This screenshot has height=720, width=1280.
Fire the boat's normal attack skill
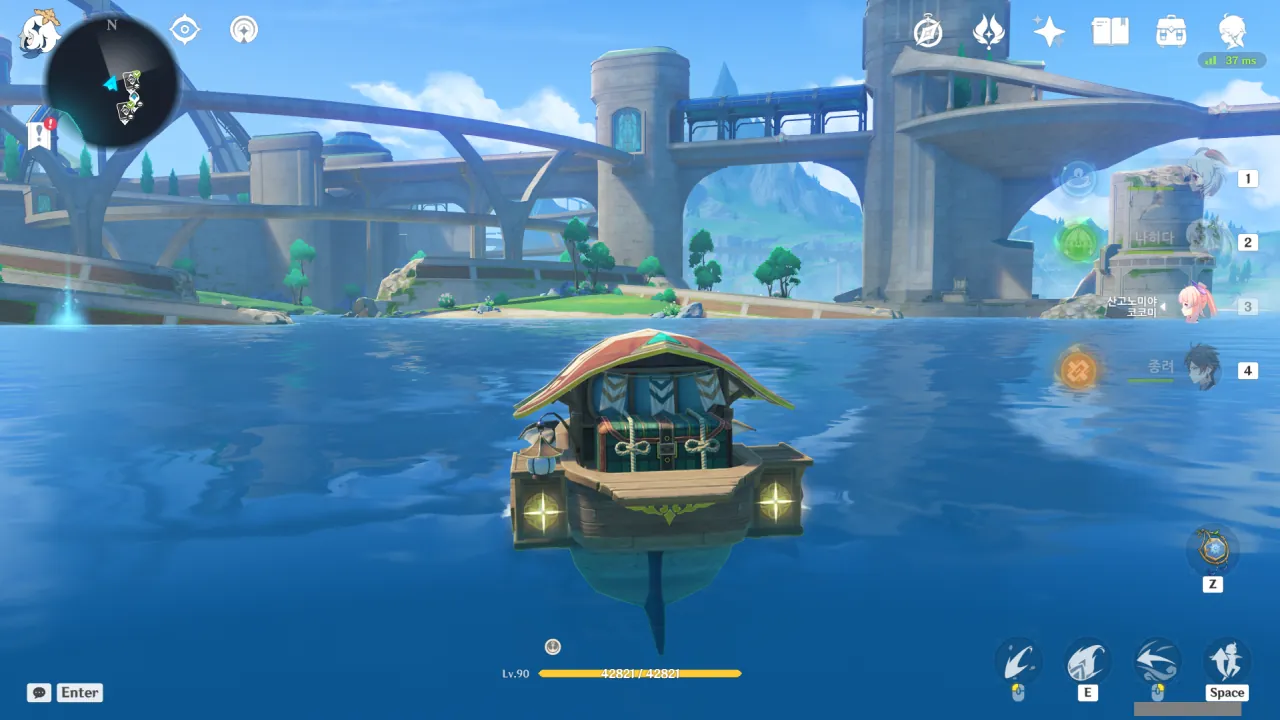(1018, 662)
